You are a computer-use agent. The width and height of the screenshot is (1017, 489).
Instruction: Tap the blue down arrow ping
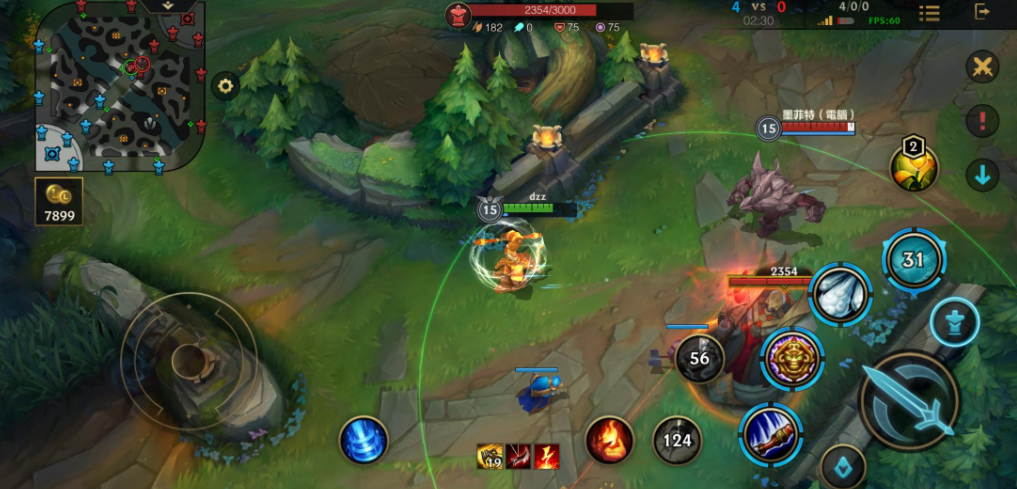983,175
